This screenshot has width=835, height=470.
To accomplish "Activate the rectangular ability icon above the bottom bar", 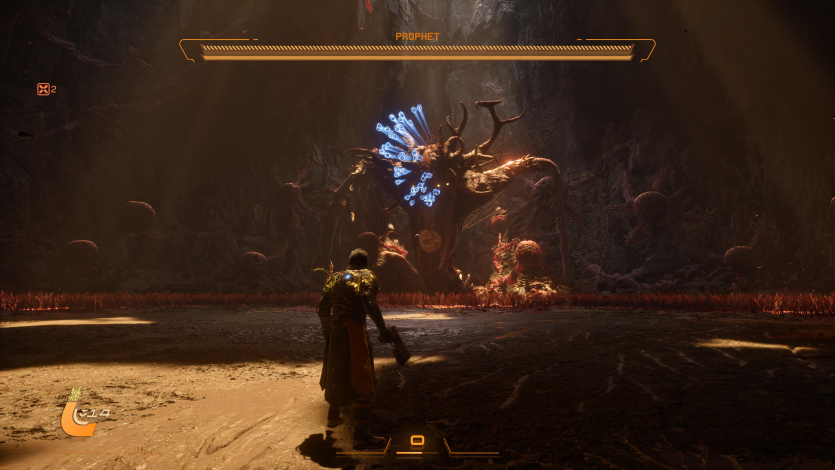I will [417, 440].
